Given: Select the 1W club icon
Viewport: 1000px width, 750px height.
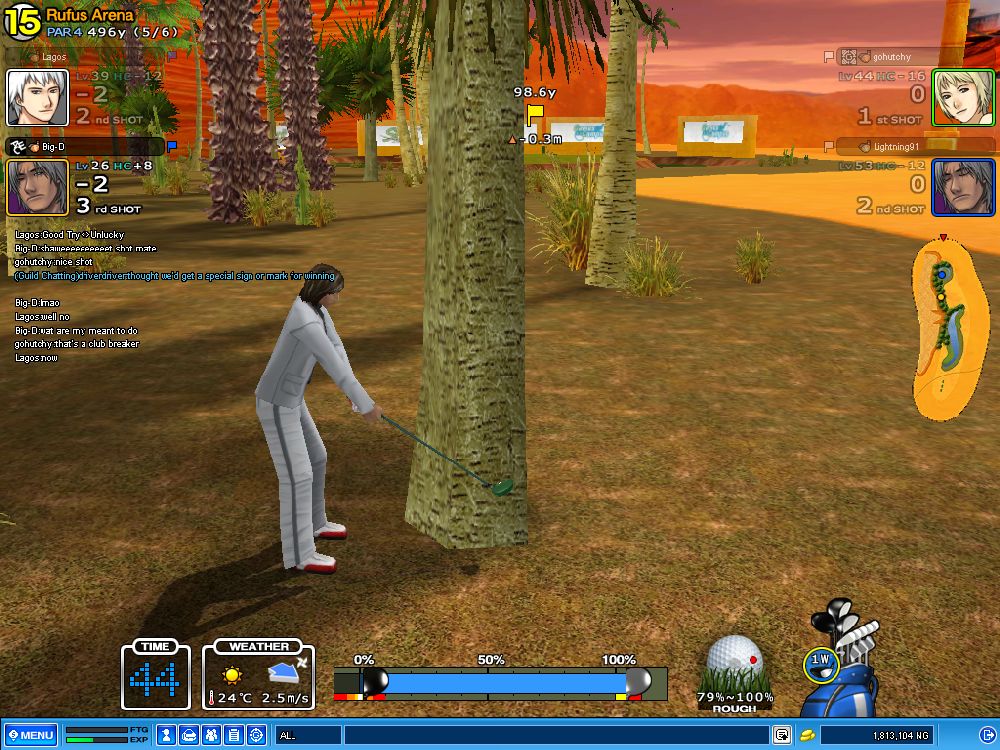Looking at the screenshot, I should click(x=820, y=661).
